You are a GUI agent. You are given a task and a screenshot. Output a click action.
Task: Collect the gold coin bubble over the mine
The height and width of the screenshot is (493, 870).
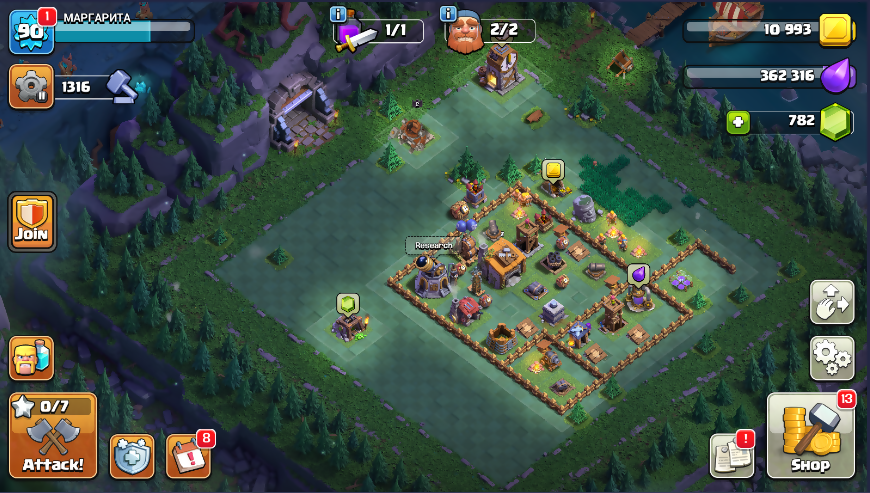553,170
